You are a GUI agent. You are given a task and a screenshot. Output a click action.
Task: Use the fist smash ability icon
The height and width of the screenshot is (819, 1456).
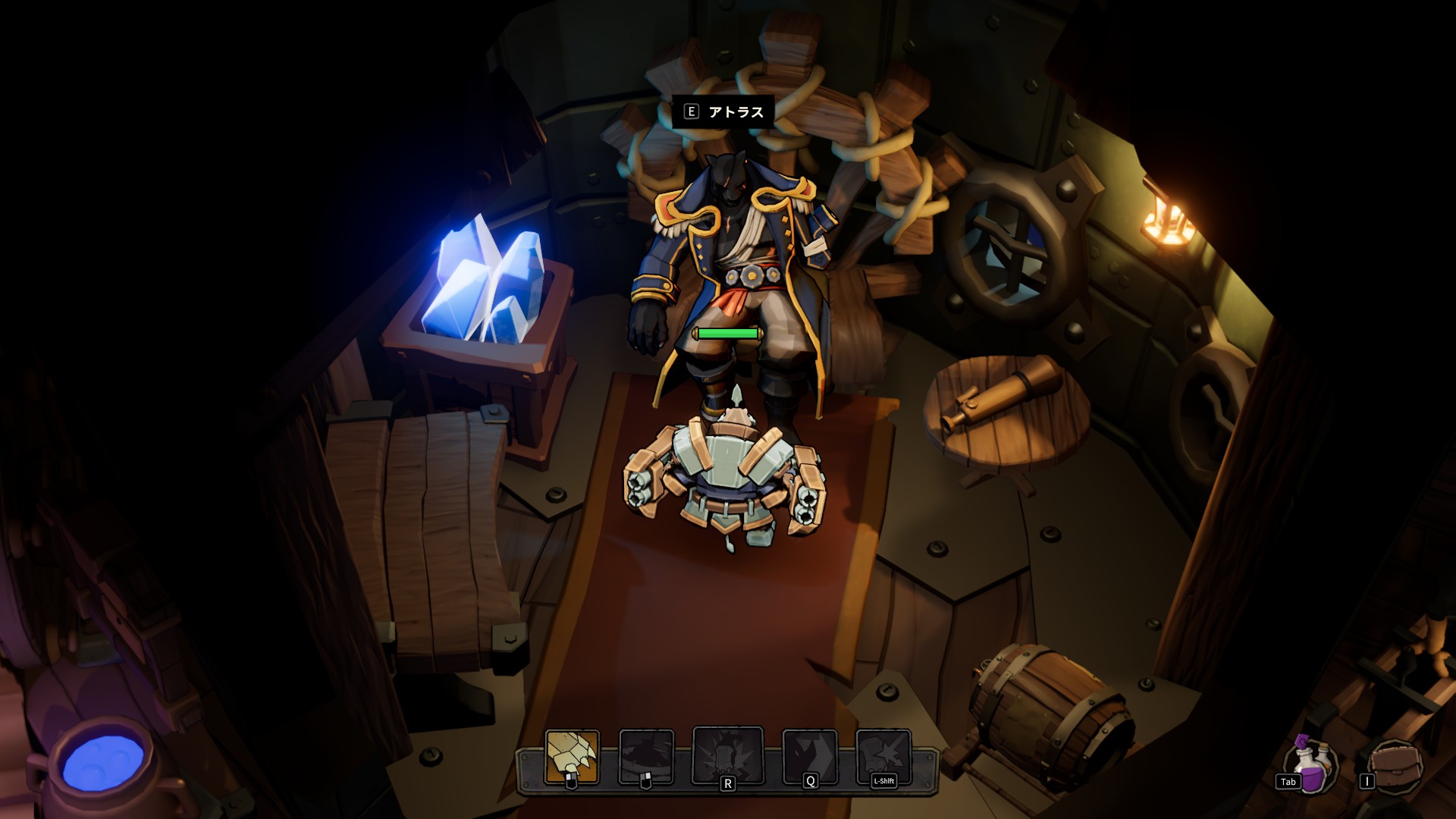coord(727,755)
